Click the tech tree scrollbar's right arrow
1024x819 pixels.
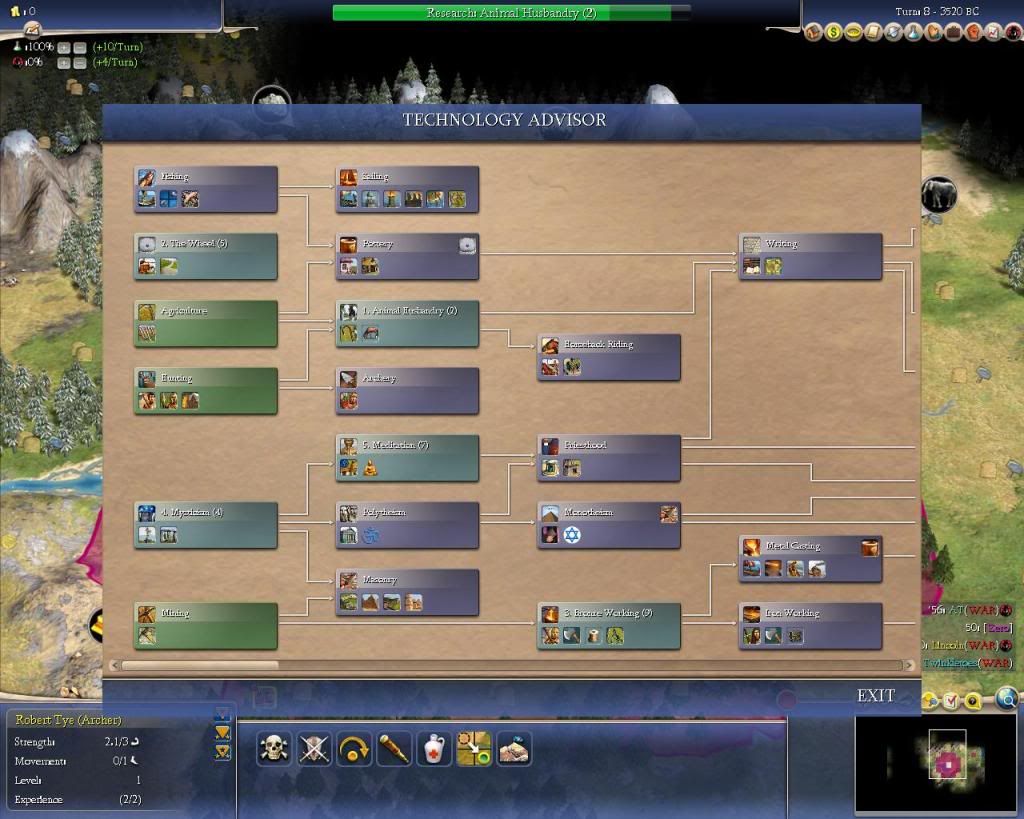point(909,665)
